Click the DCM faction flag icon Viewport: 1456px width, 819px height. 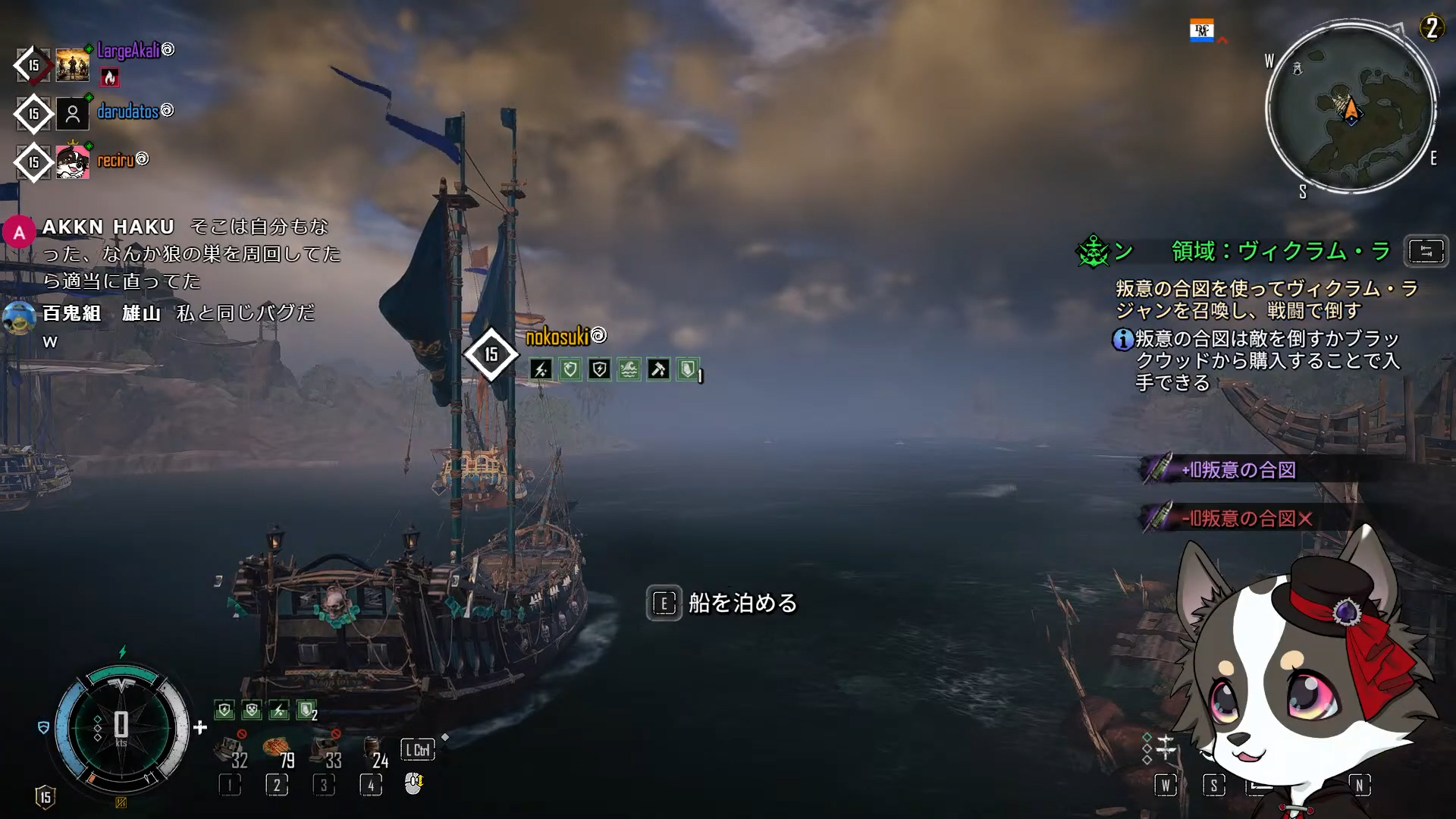(1201, 30)
